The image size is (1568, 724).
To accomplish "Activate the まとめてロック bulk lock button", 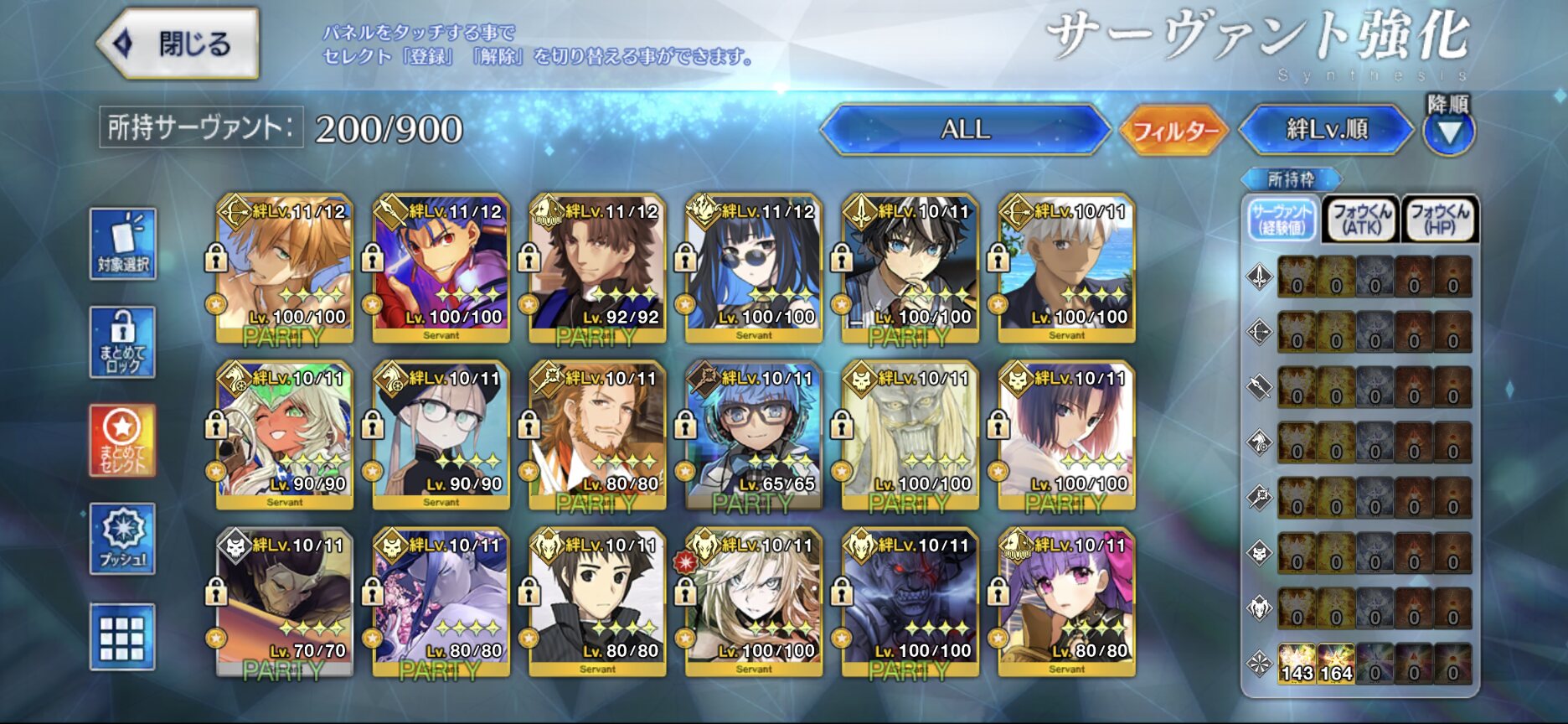I will point(123,342).
